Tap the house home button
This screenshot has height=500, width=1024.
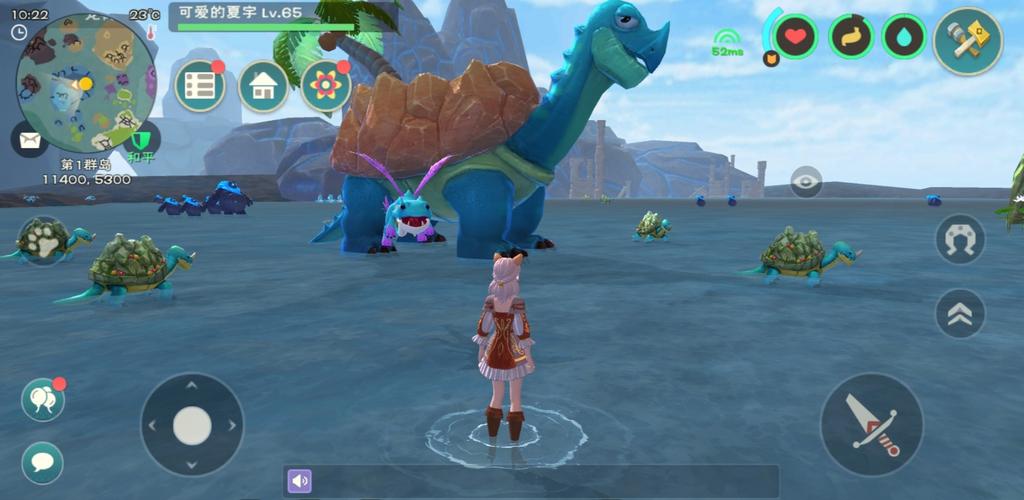pos(263,87)
